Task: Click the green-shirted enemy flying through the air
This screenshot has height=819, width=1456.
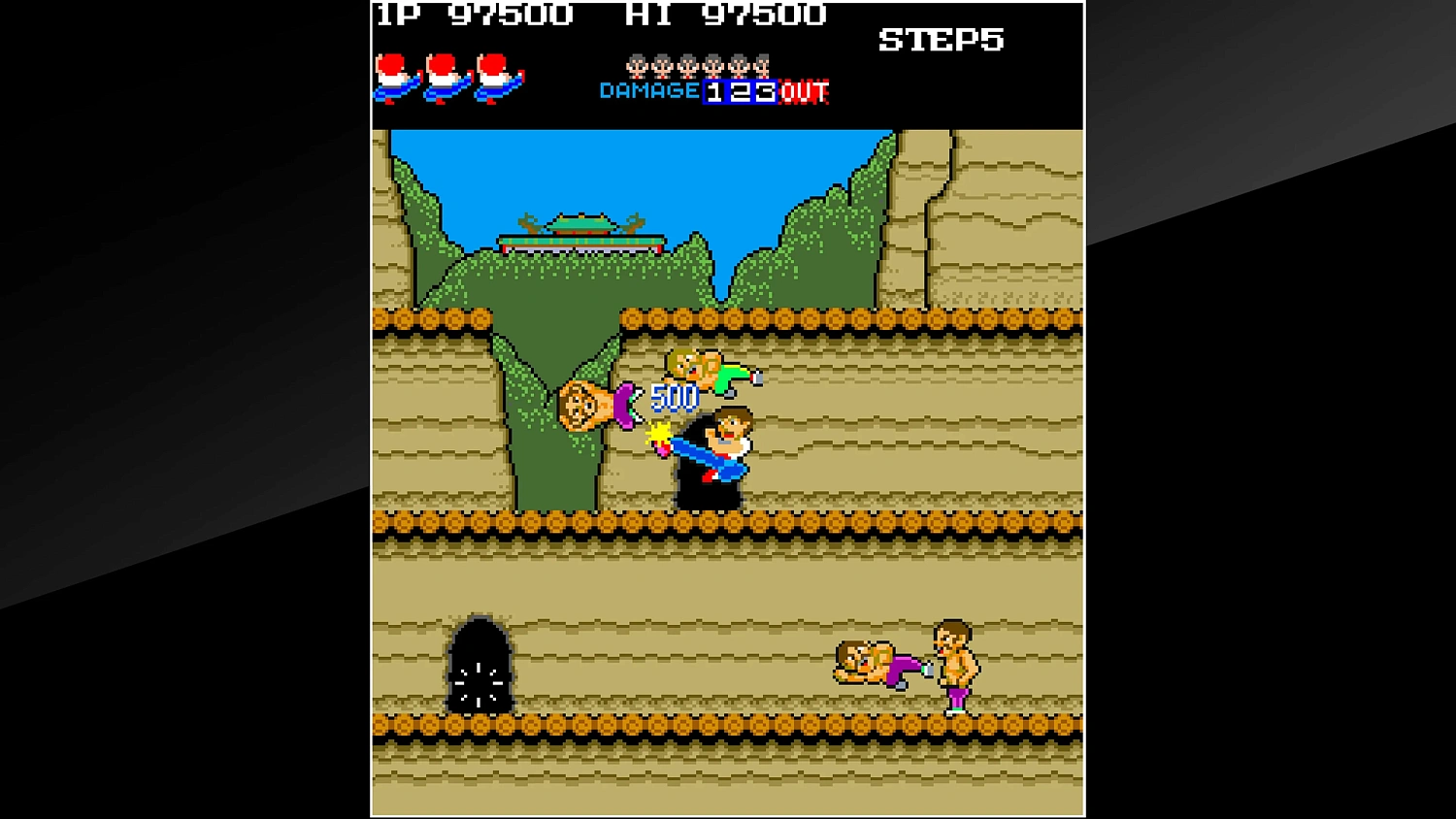Action: 710,372
